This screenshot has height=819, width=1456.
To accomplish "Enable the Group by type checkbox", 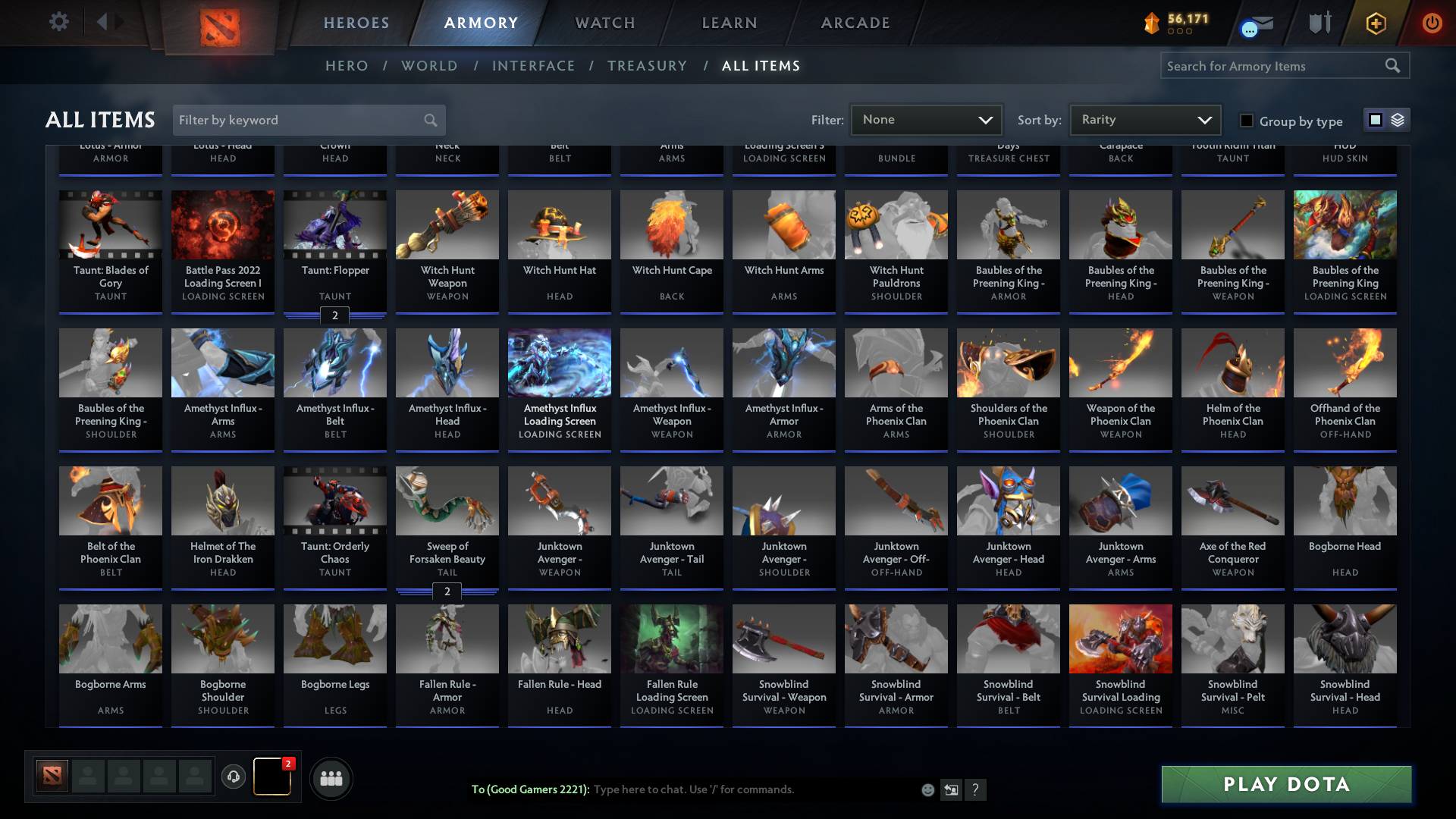I will (x=1246, y=120).
